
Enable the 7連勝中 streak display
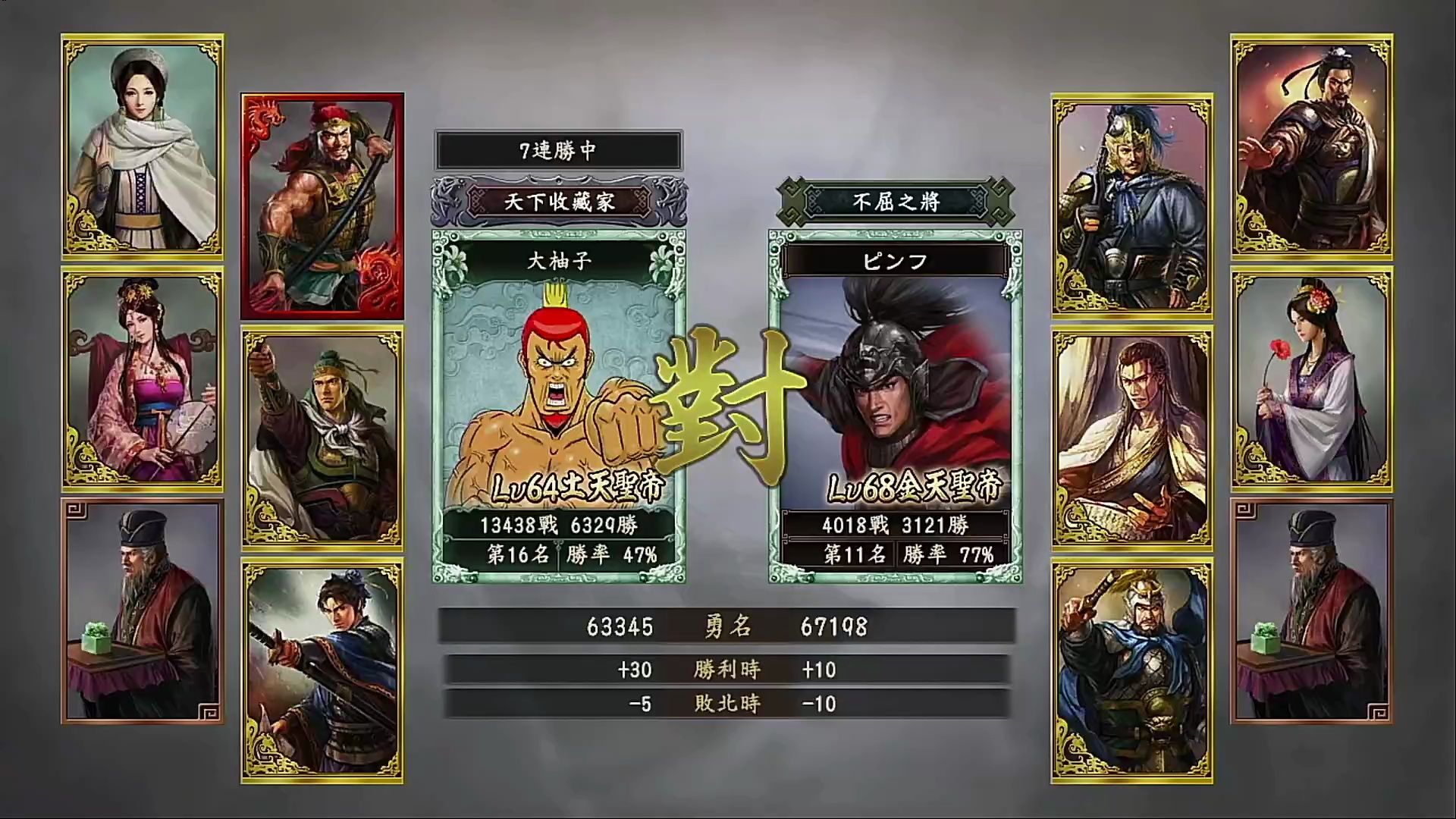tap(558, 151)
